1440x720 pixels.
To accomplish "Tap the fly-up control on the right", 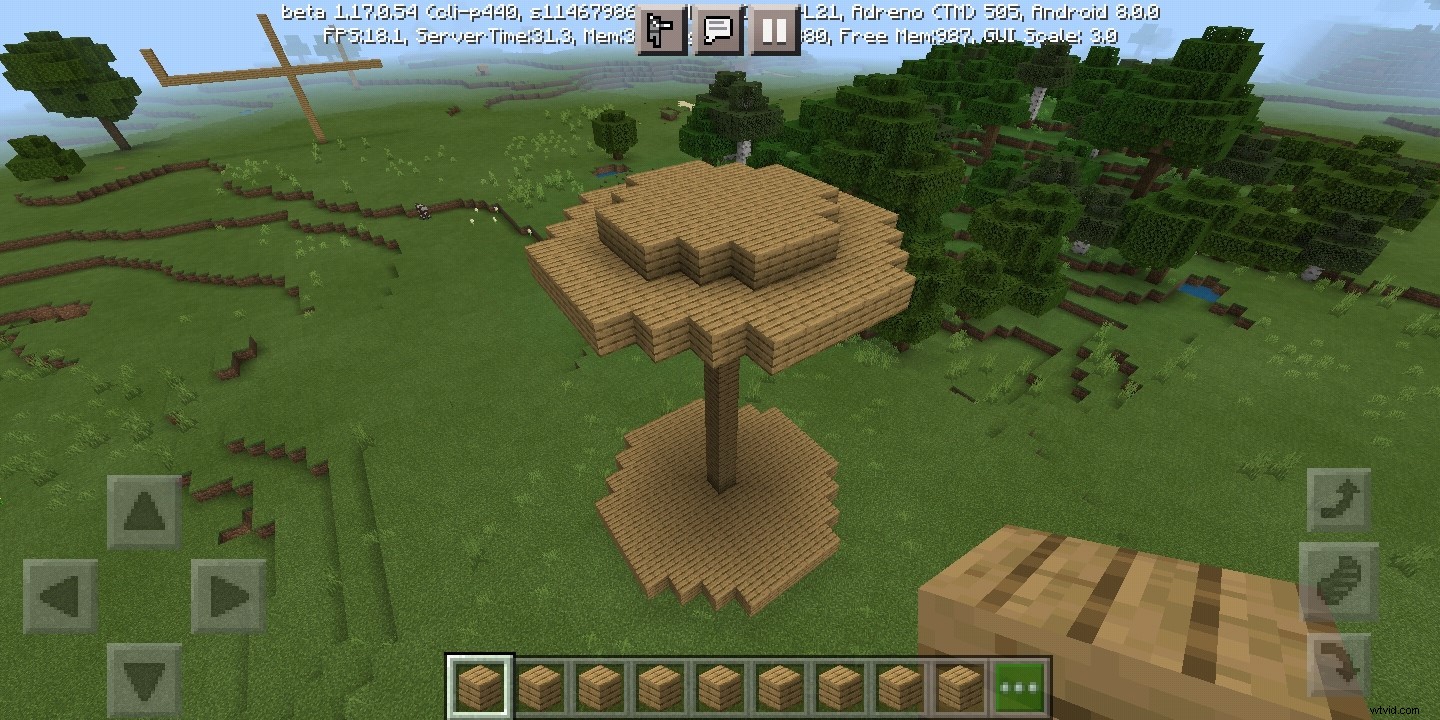I will click(1341, 498).
